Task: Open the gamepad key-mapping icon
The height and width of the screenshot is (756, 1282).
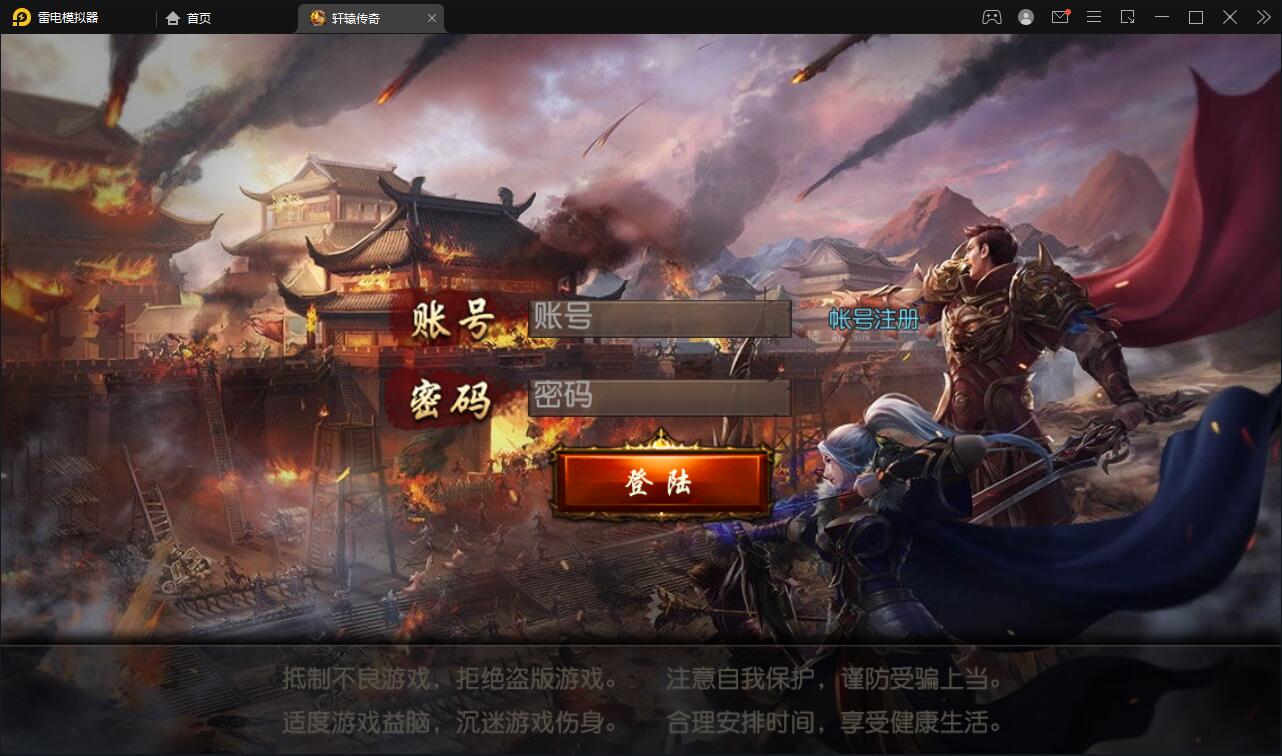Action: pos(992,17)
